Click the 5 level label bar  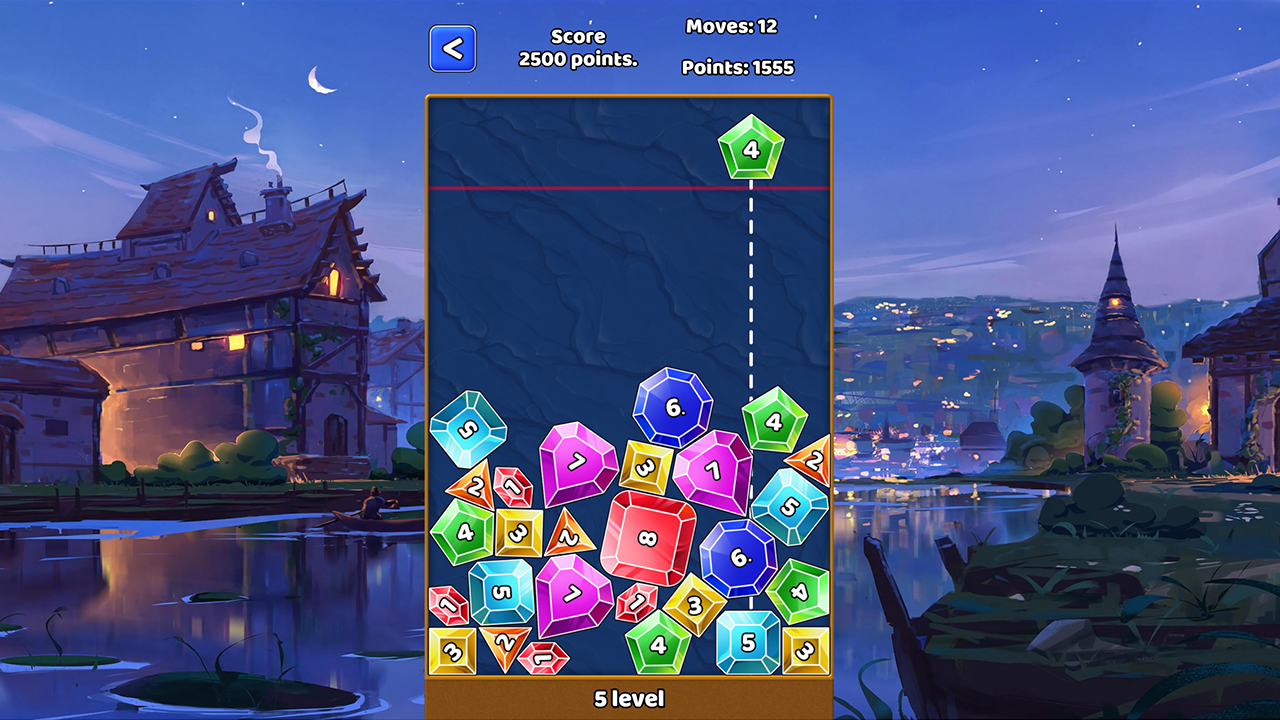(x=629, y=700)
